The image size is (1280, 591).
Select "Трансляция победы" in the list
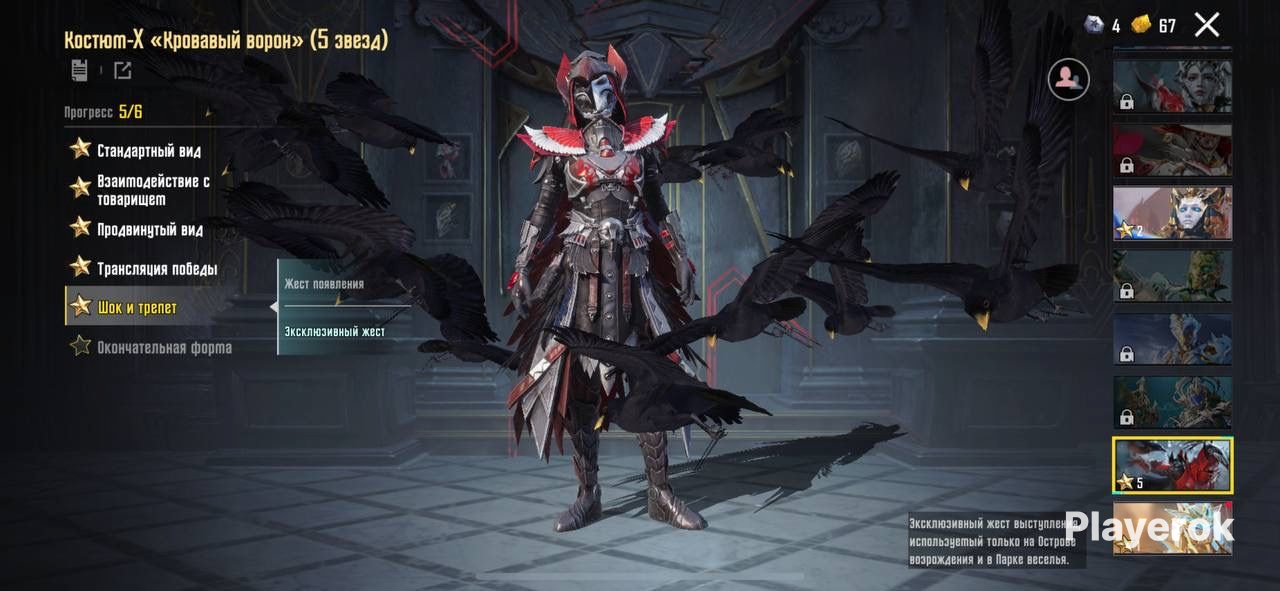156,268
